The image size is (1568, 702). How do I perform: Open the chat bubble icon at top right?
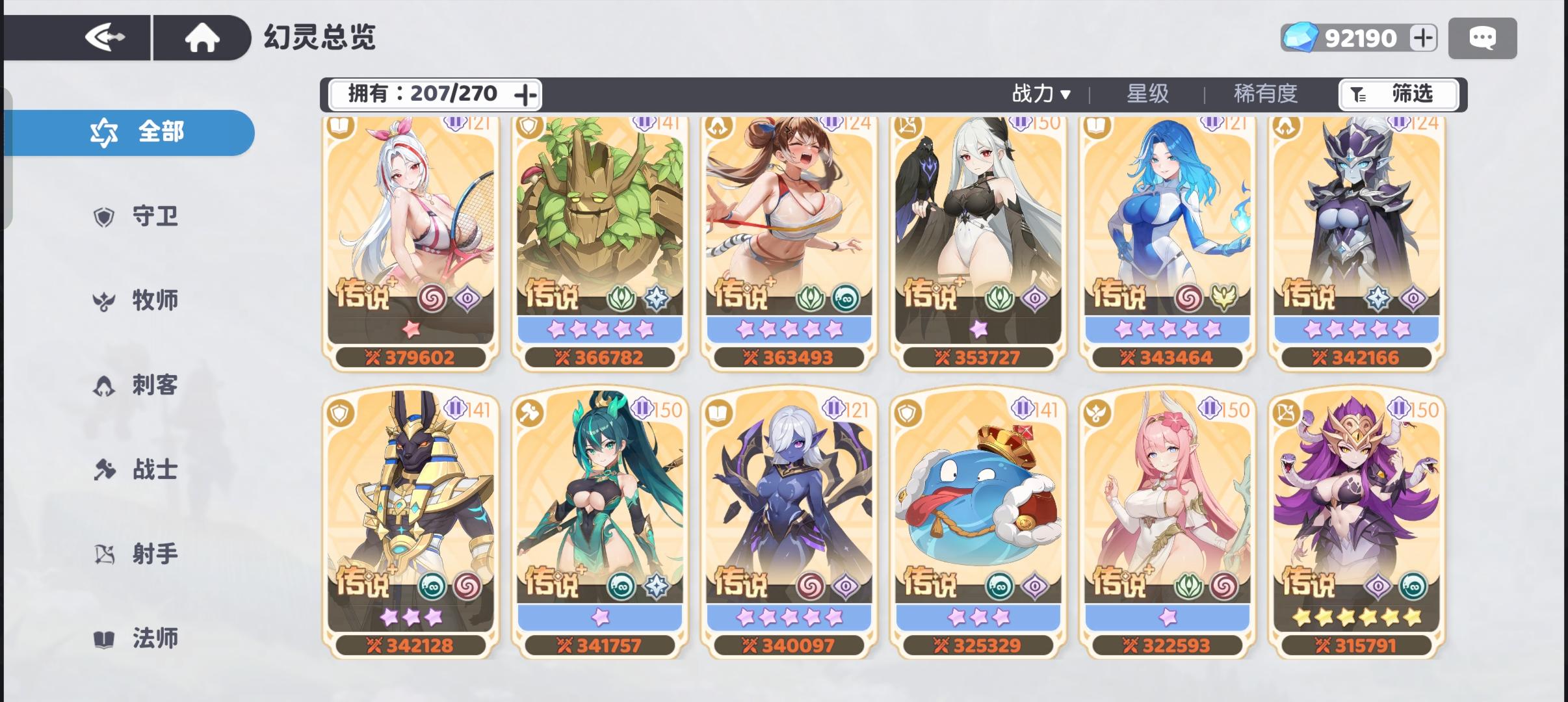click(x=1483, y=37)
